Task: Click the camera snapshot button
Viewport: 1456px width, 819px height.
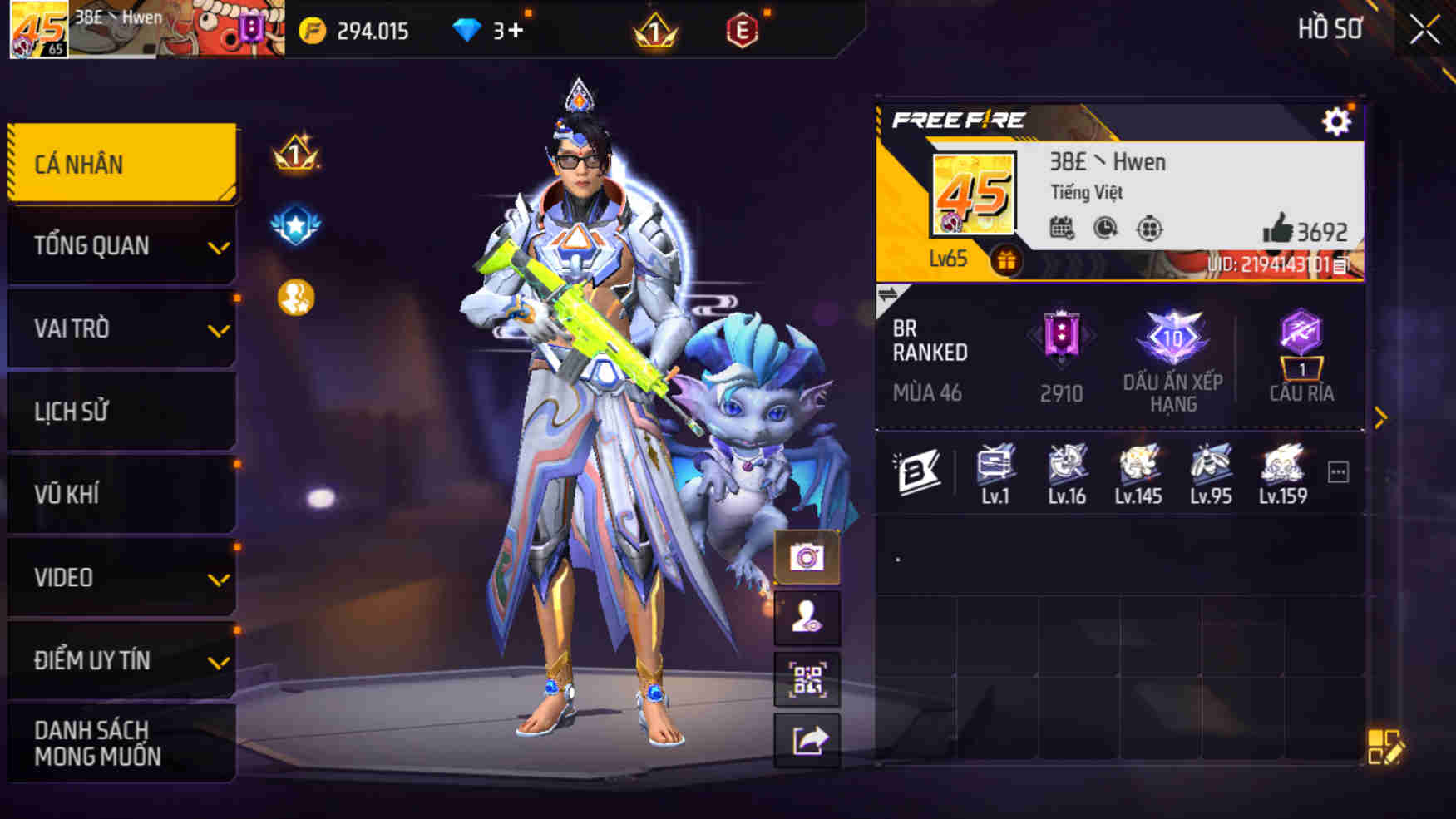Action: coord(807,557)
